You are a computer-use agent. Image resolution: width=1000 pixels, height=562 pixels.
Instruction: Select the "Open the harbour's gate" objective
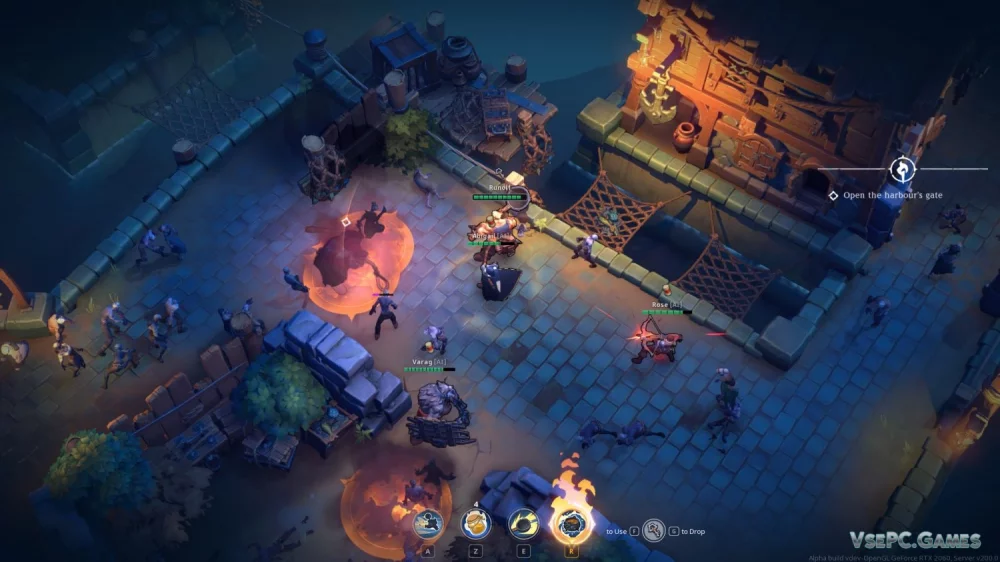click(x=892, y=196)
